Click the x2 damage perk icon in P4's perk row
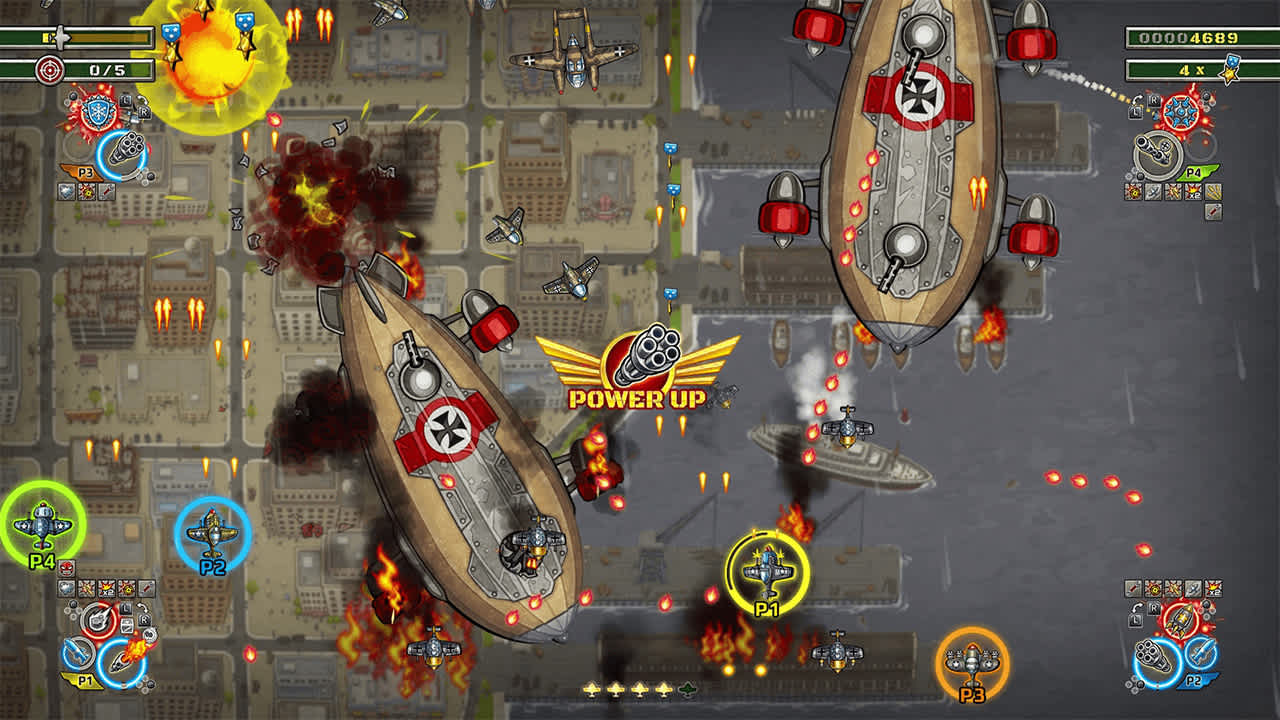Viewport: 1280px width, 720px height. [x=1193, y=191]
